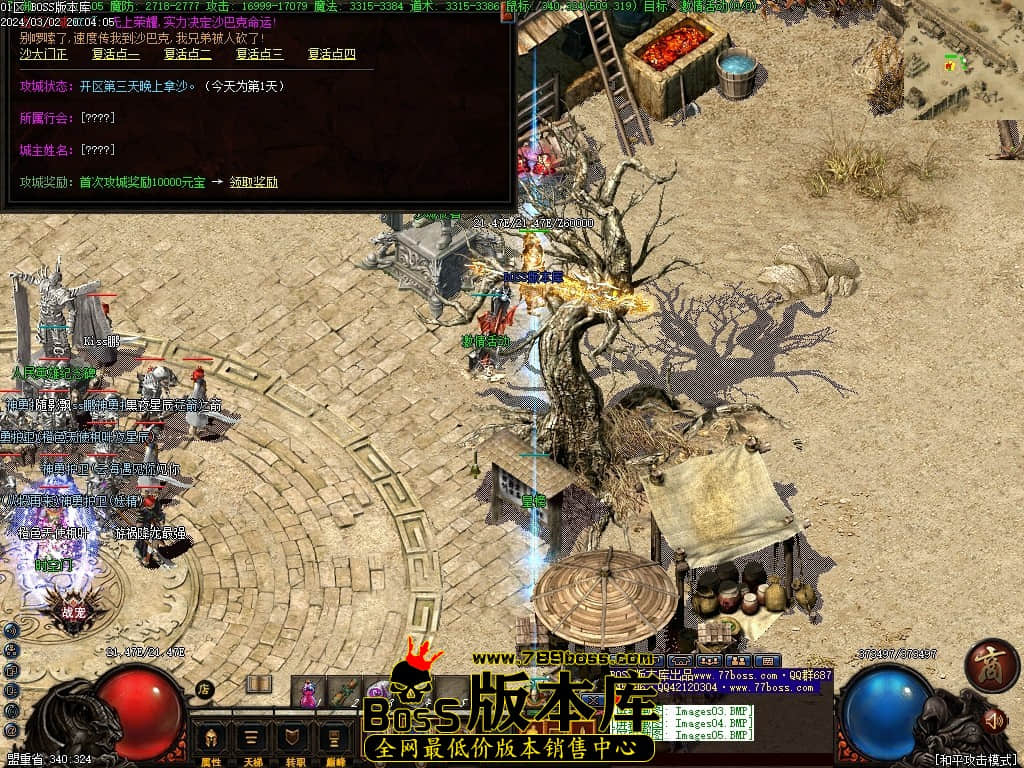This screenshot has width=1024, height=768.
Task: Change the 和平攻击模式 attack mode
Action: pyautogui.click(x=975, y=760)
